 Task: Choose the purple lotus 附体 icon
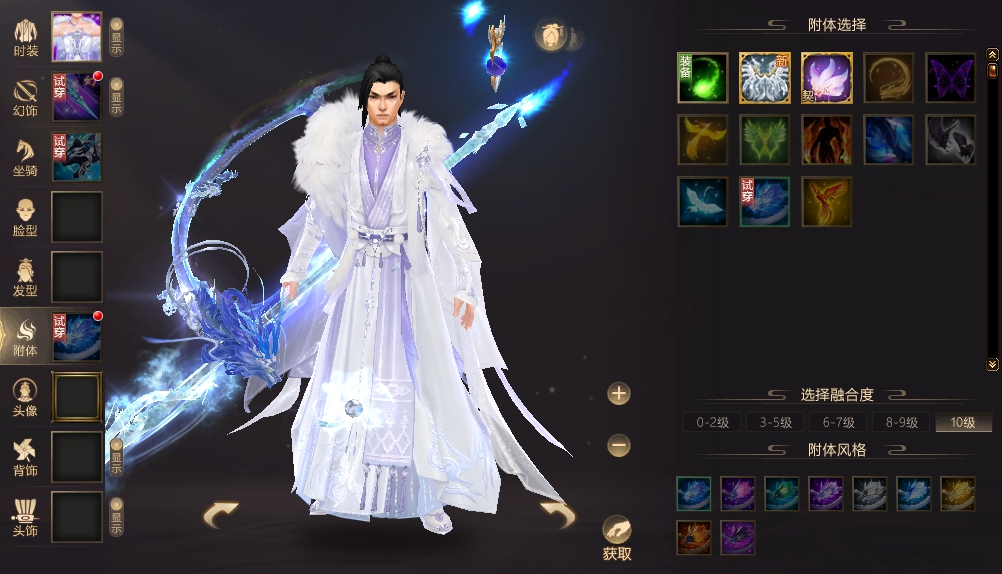click(827, 78)
